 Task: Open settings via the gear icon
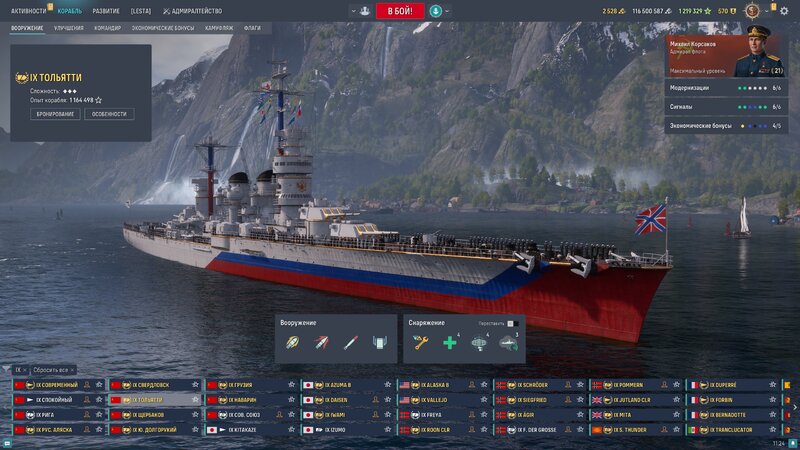(783, 11)
